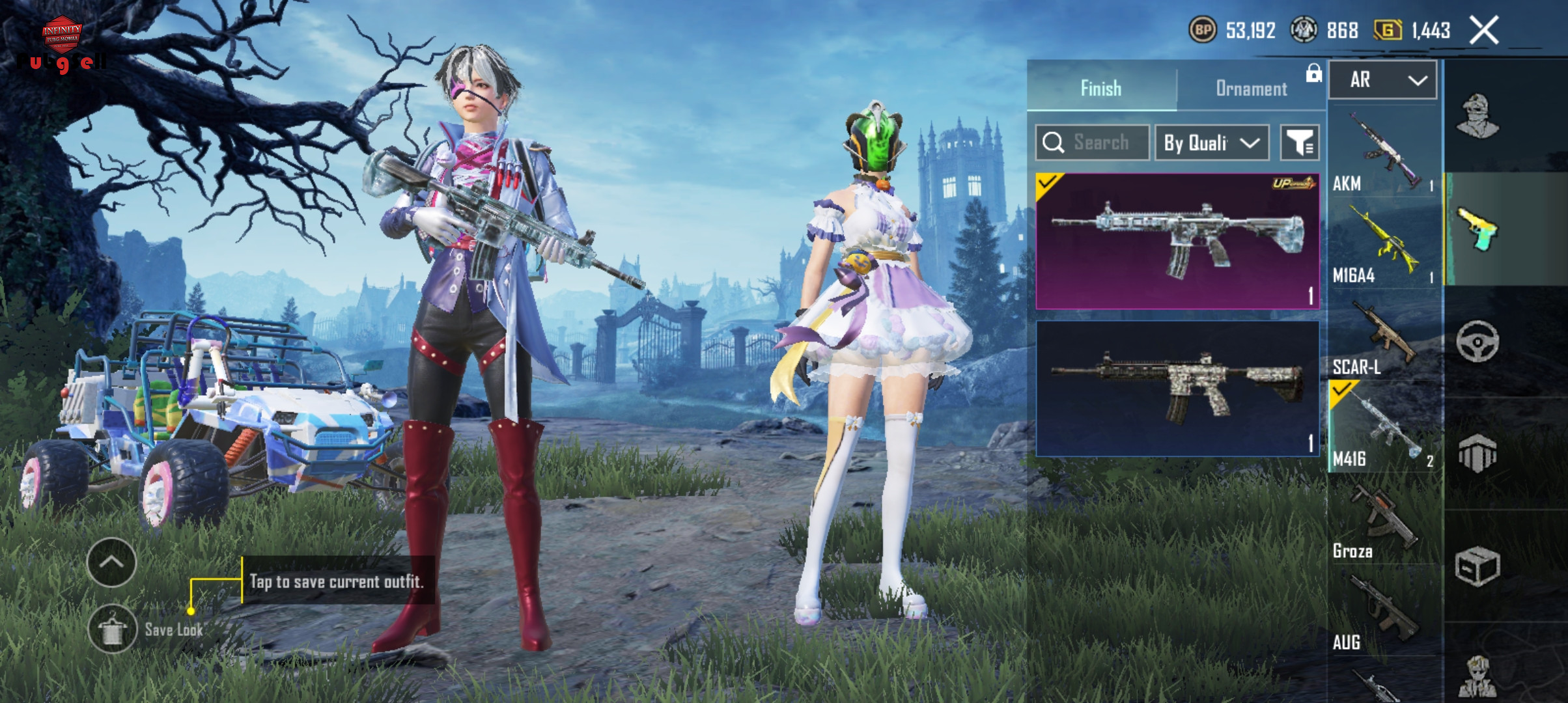Image resolution: width=1568 pixels, height=703 pixels.
Task: Switch to the Ornament tab
Action: (1251, 89)
